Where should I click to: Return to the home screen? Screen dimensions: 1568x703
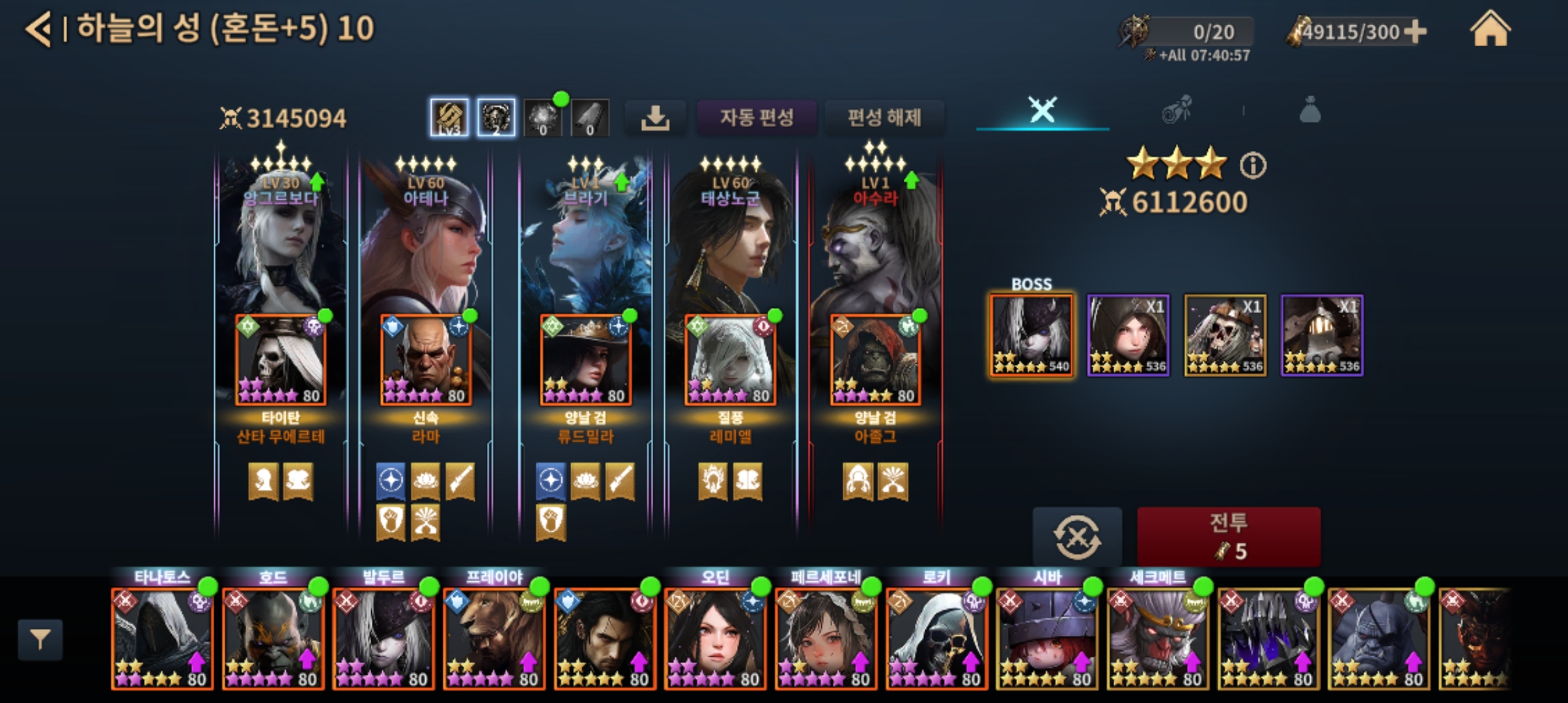click(1490, 30)
